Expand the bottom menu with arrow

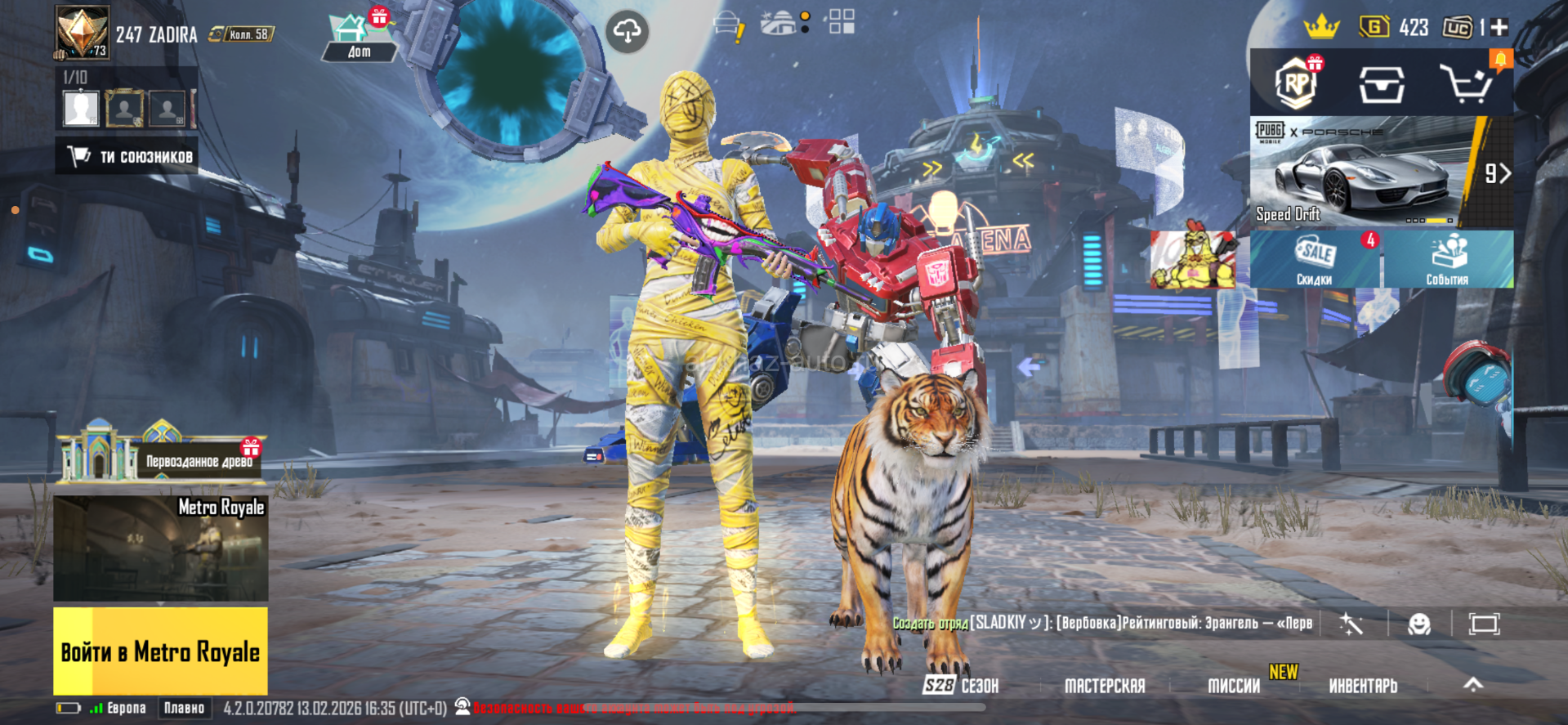pyautogui.click(x=1472, y=685)
